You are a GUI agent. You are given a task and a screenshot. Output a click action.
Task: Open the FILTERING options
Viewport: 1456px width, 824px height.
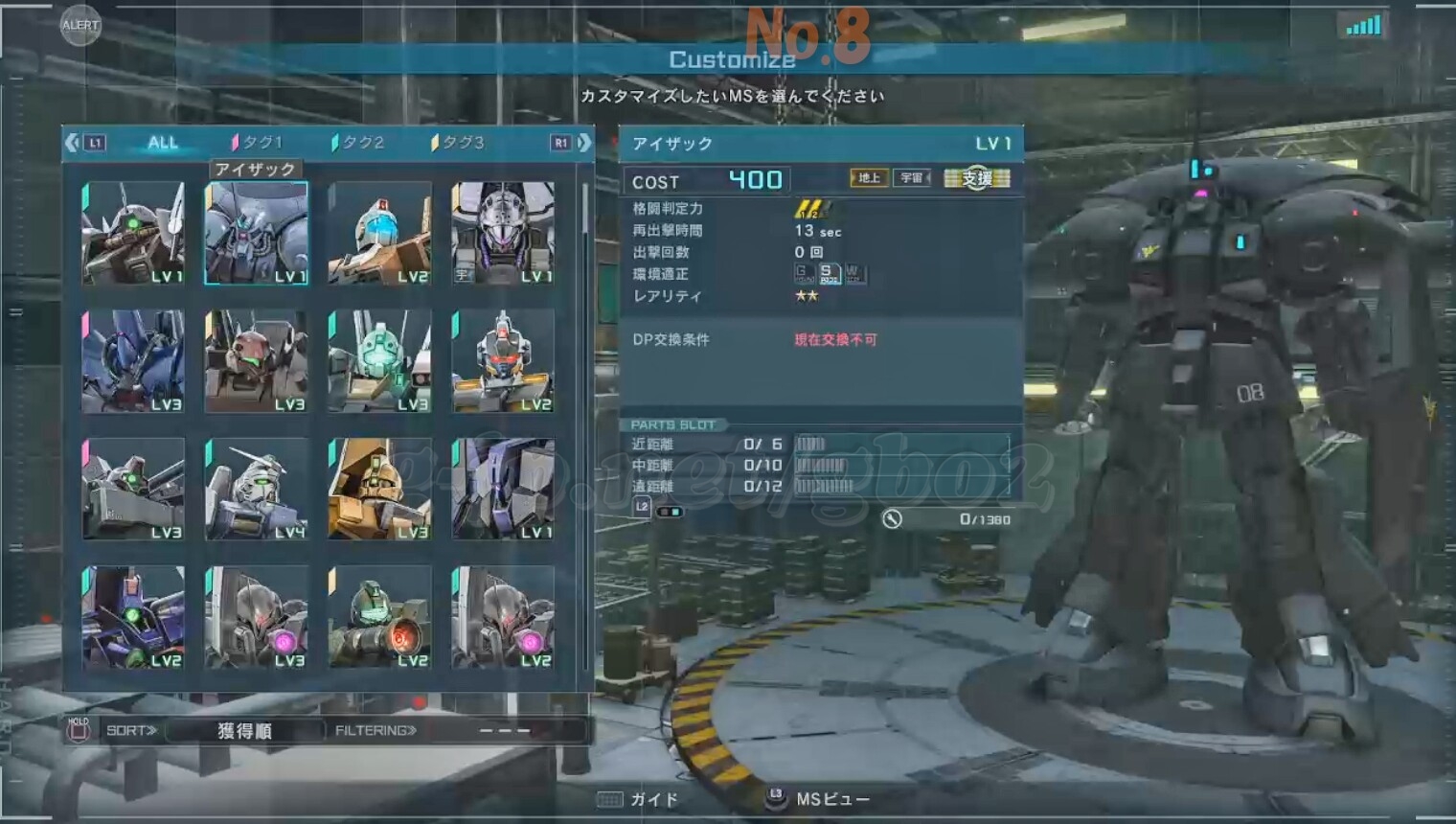(x=375, y=731)
